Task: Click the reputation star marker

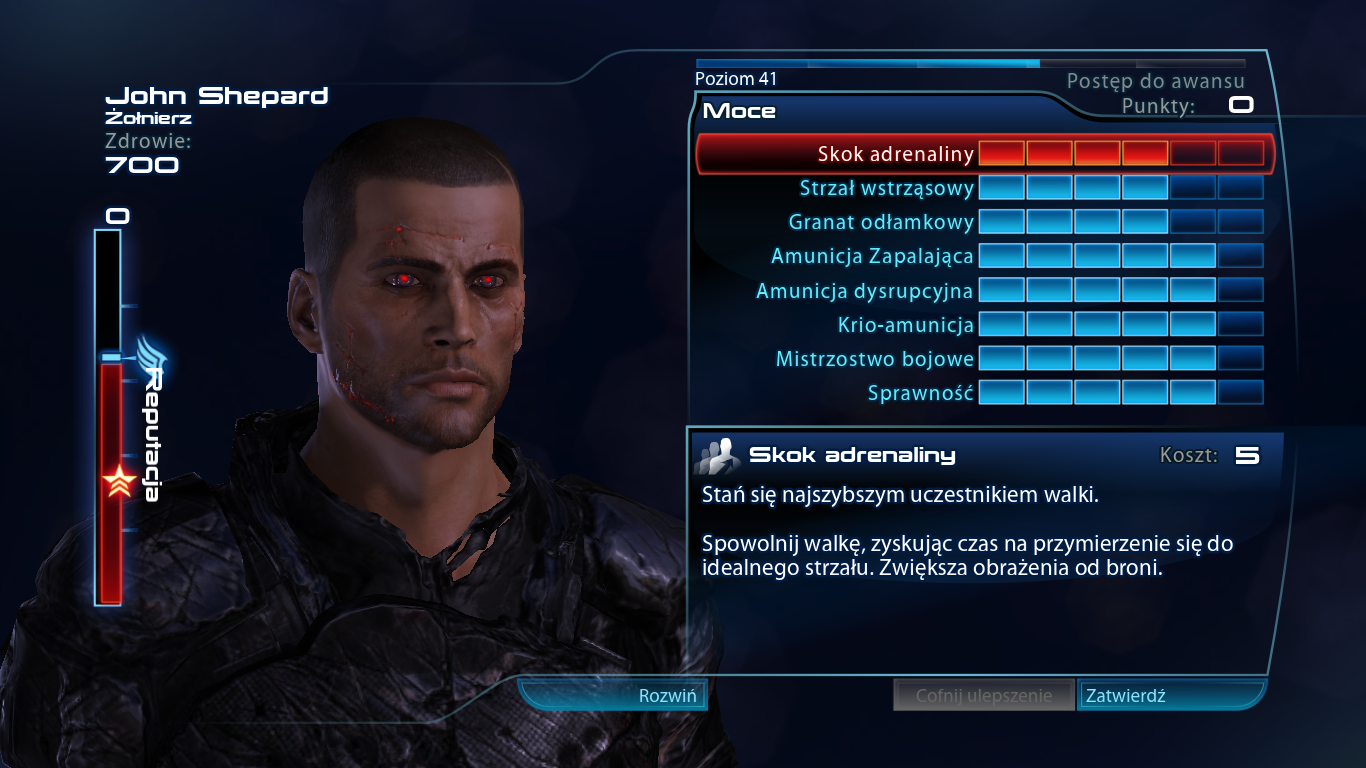Action: click(120, 480)
